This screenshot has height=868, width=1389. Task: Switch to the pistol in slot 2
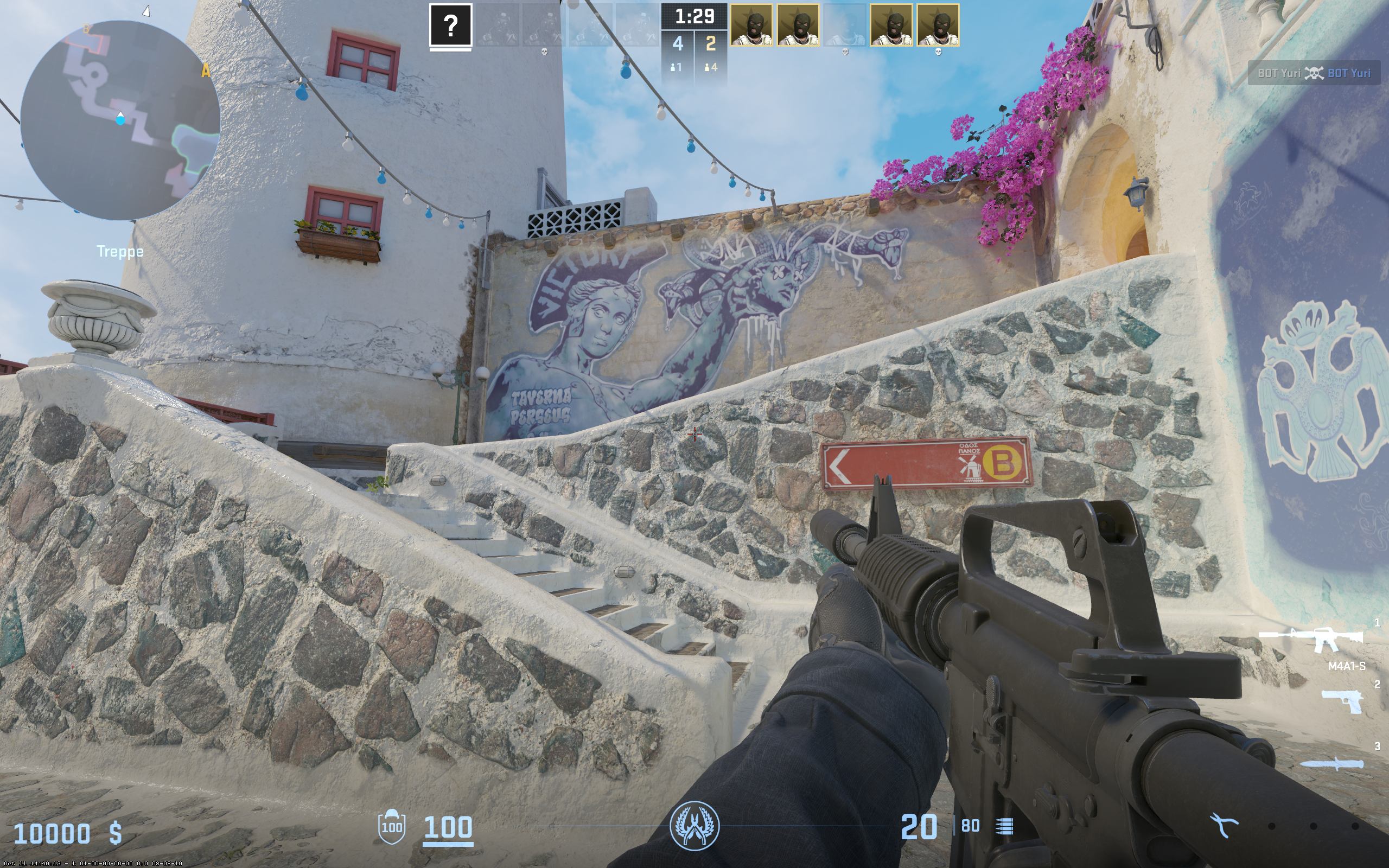point(1342,700)
